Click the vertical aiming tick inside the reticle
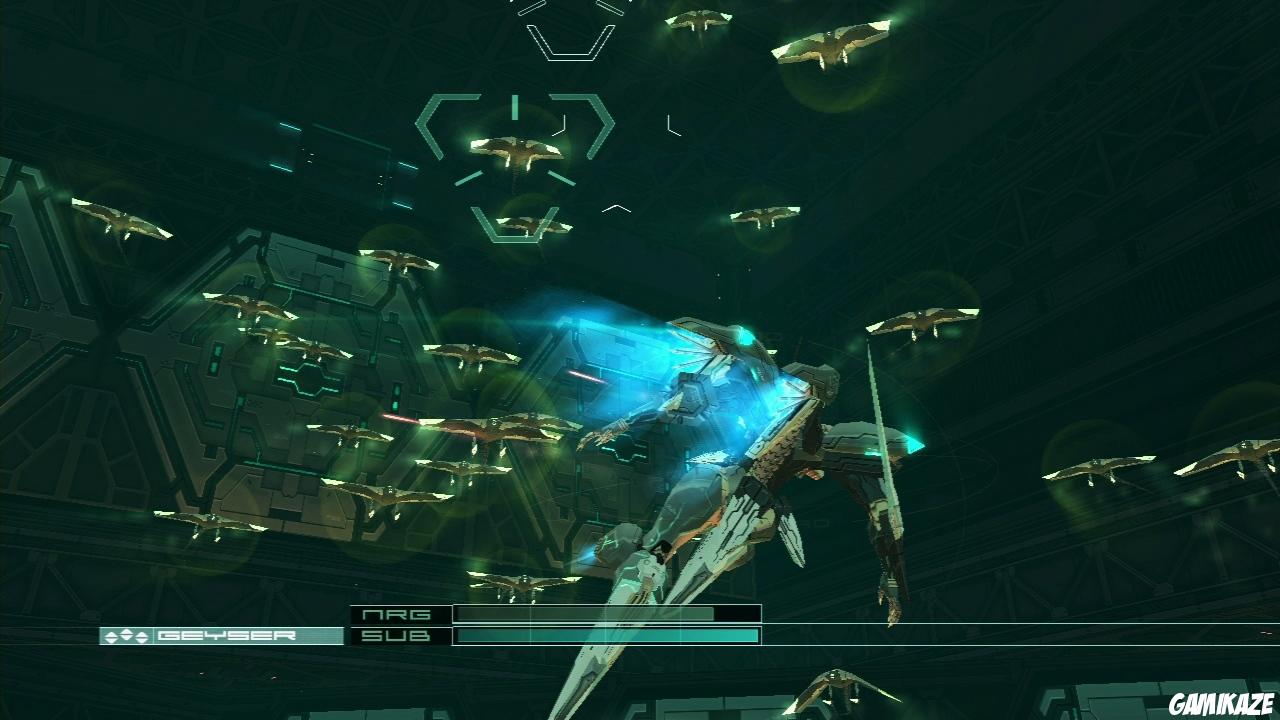Screen dimensions: 1280x720 (x=514, y=106)
